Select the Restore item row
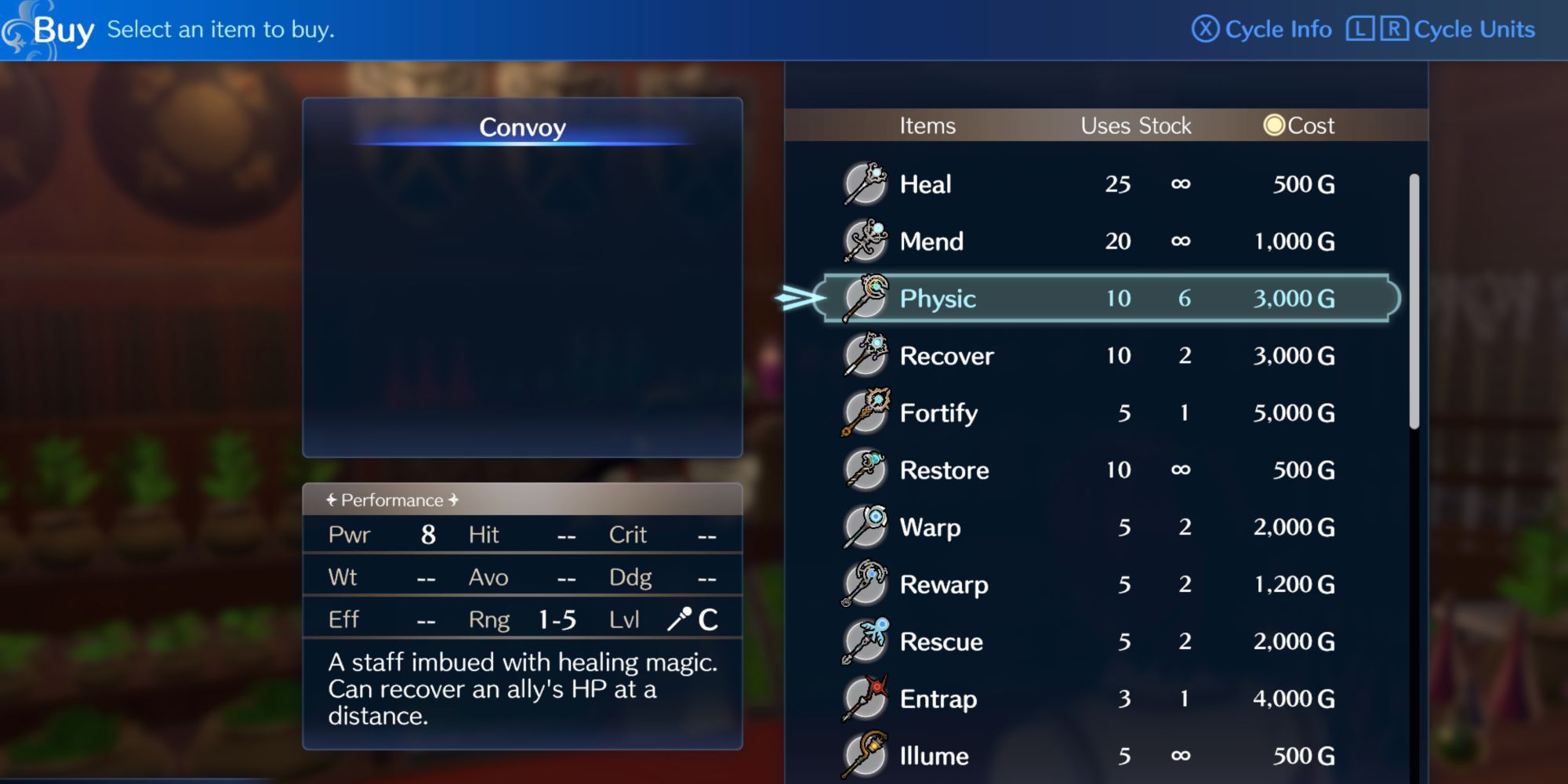The image size is (1568, 784). pos(1098,470)
